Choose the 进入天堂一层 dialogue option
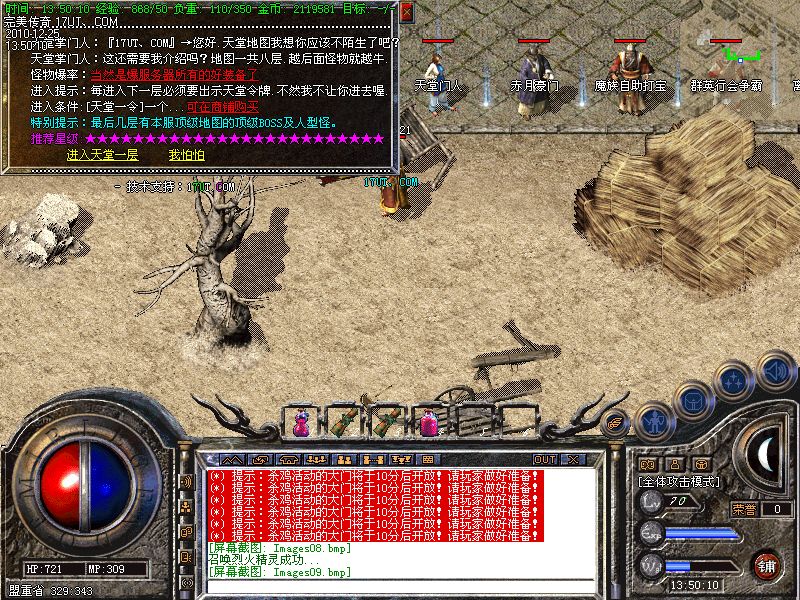The width and height of the screenshot is (800, 600). pyautogui.click(x=102, y=155)
